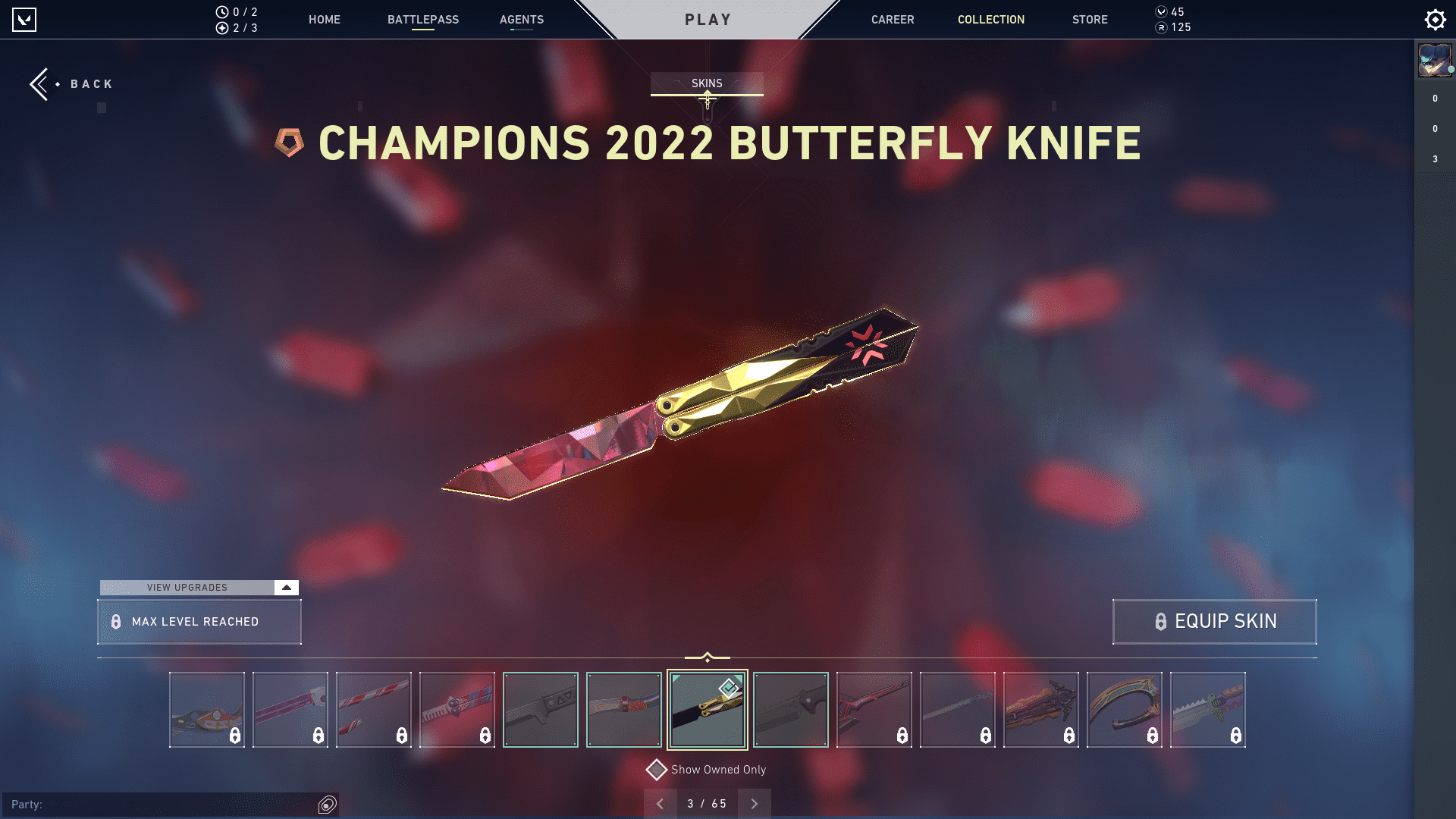
Task: Open your player card in the top-right
Action: 1434,61
